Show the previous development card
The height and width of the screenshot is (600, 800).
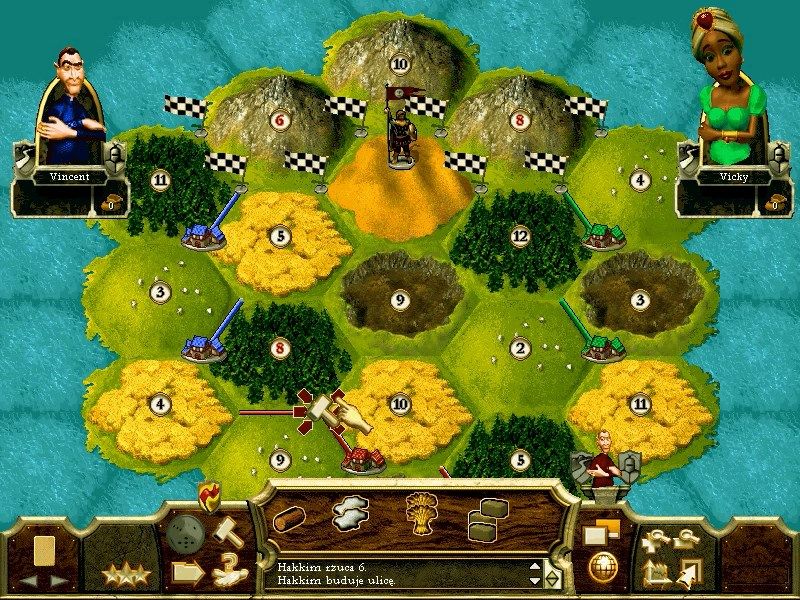pyautogui.click(x=29, y=579)
